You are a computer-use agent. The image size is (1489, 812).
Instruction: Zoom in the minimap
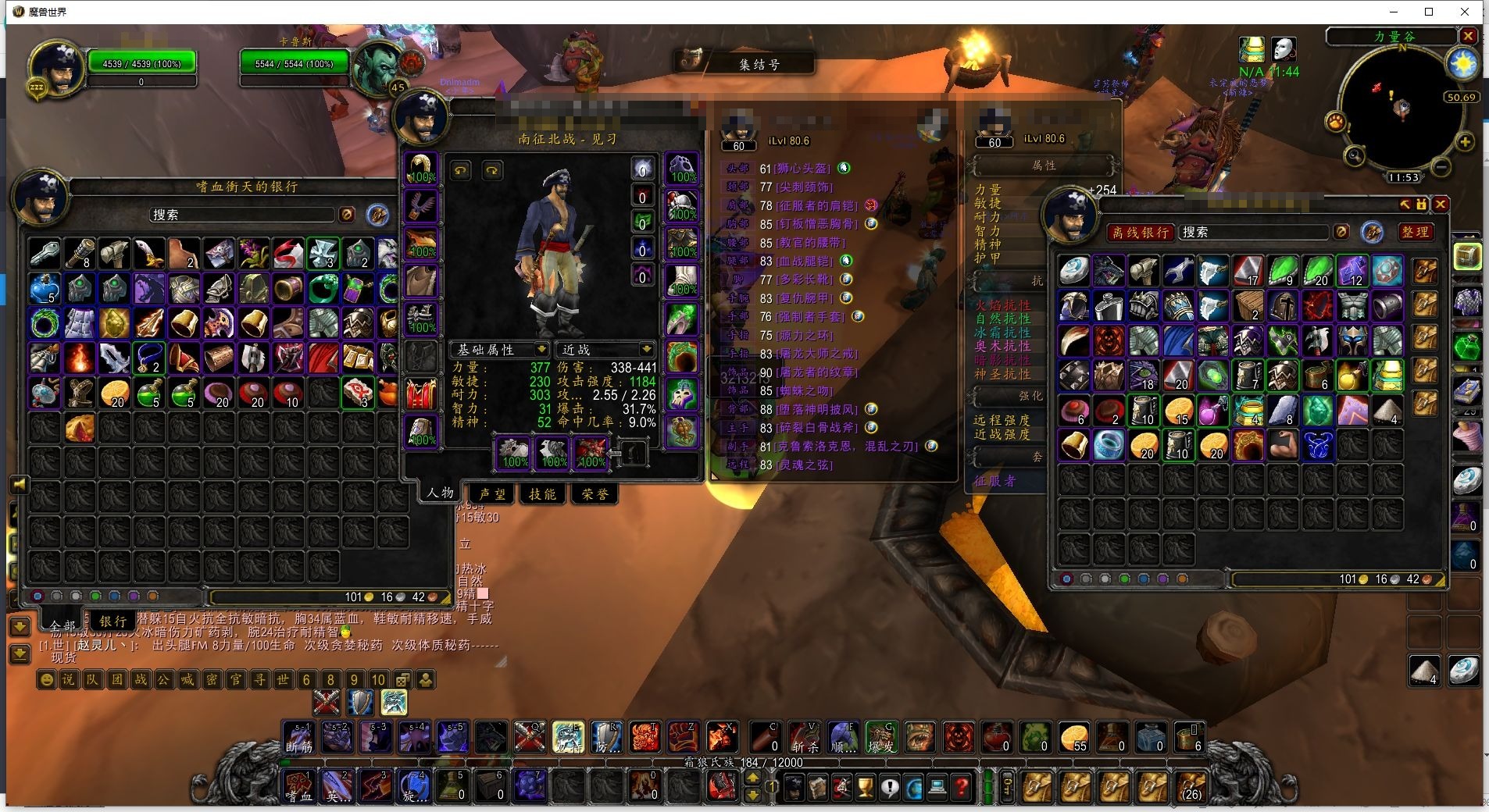(1465, 141)
